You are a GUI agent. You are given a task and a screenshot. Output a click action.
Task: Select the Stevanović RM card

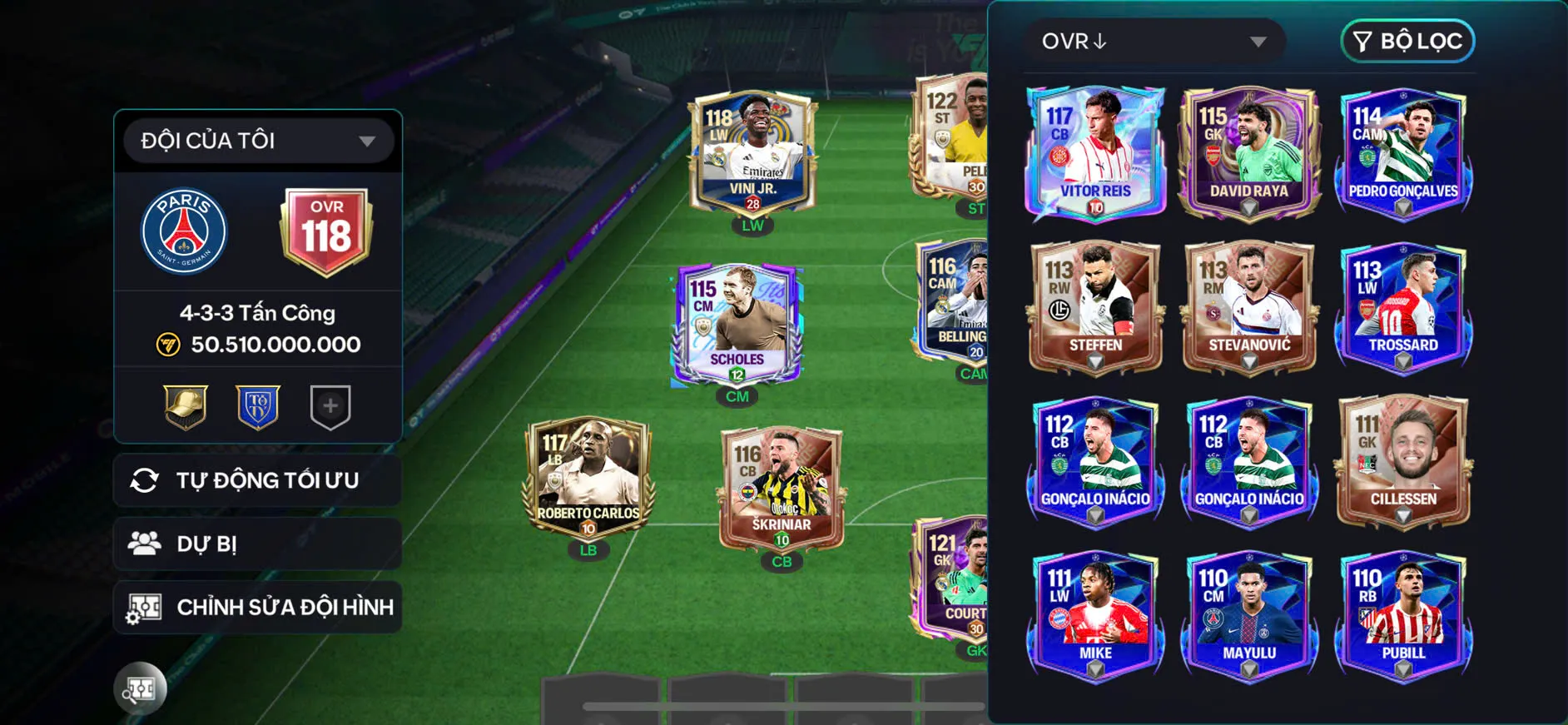[x=1248, y=307]
